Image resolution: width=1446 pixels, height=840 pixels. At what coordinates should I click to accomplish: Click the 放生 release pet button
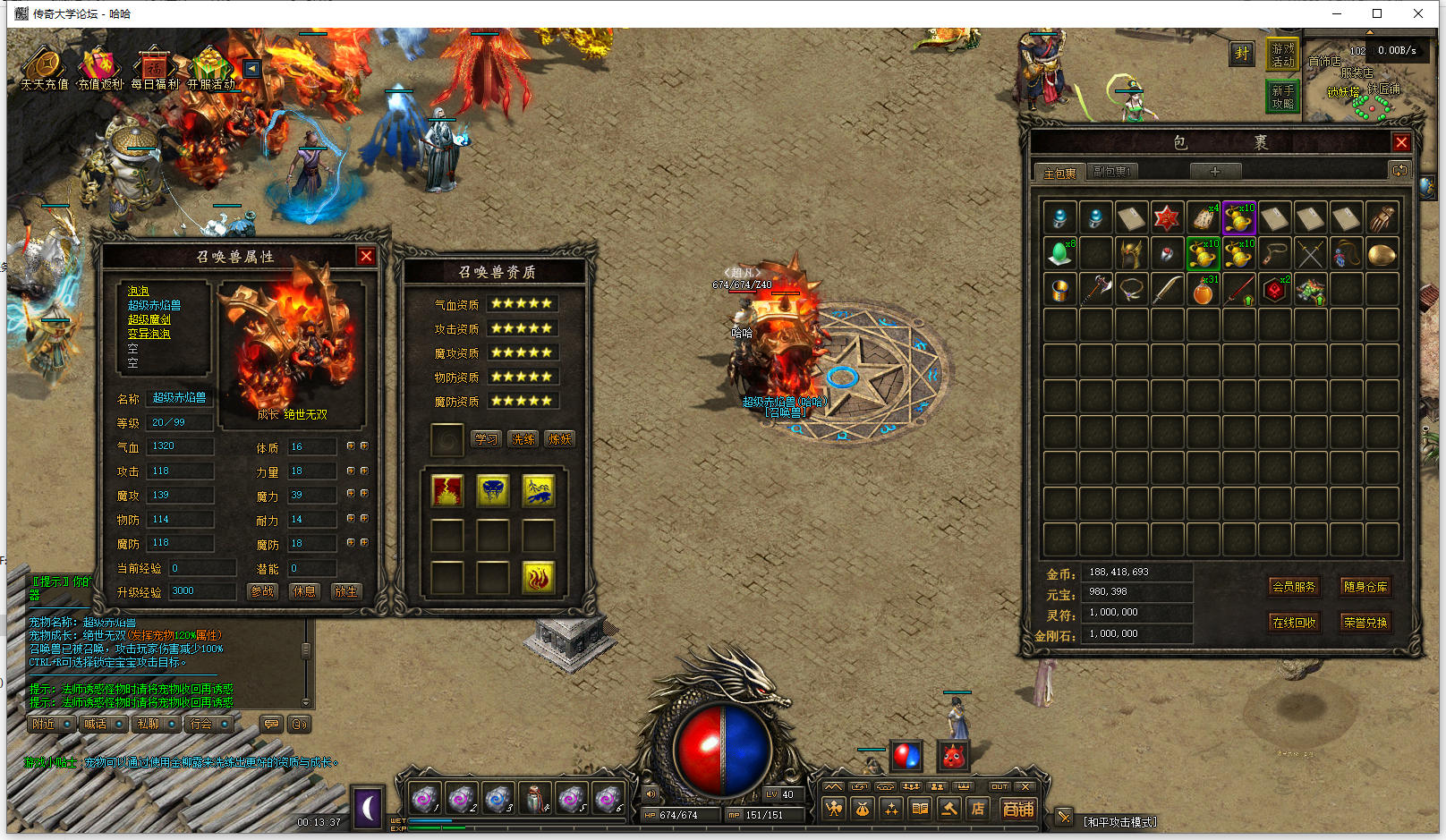[x=345, y=591]
